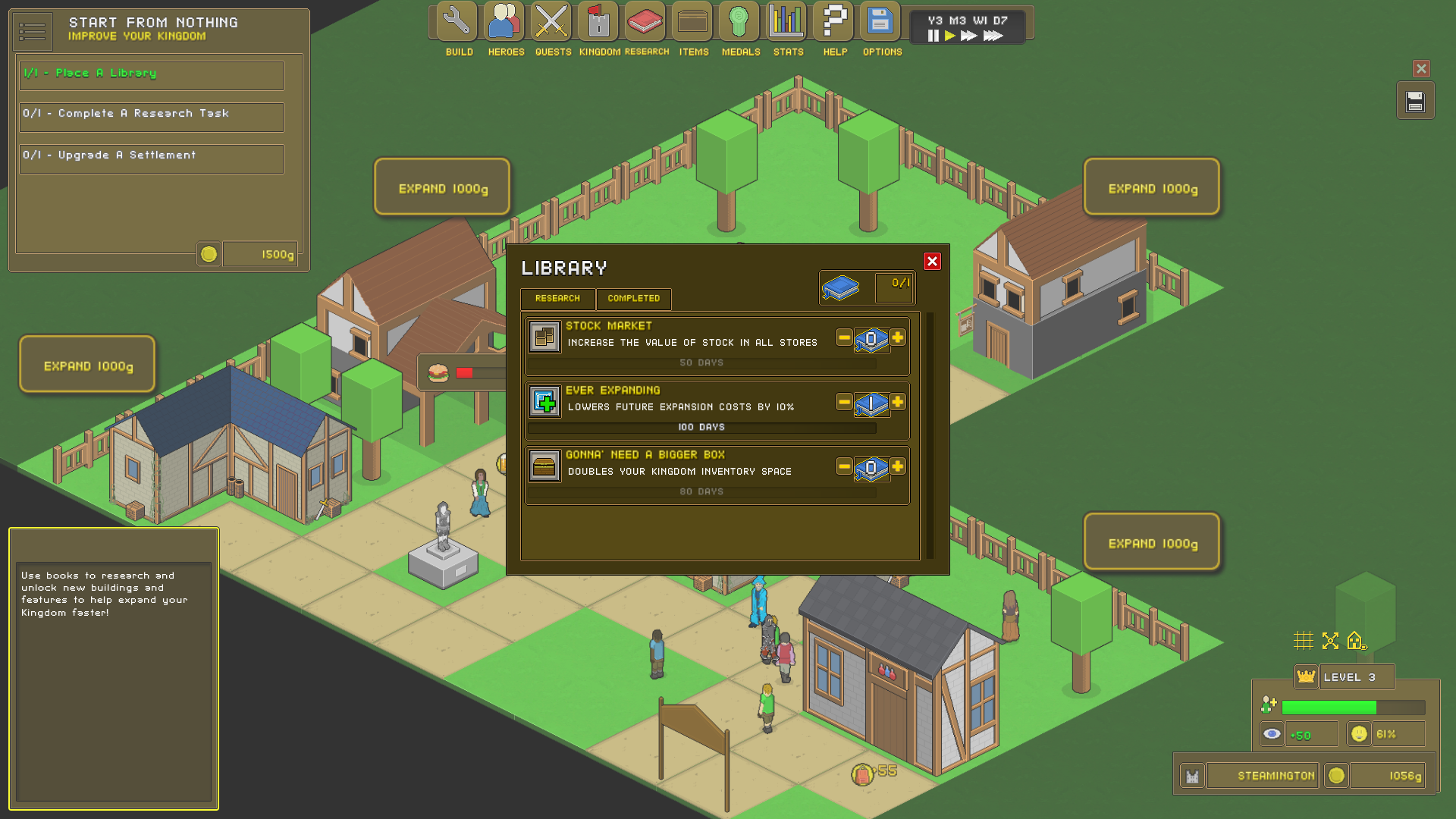Close the Library window
The width and height of the screenshot is (1456, 819).
point(932,262)
